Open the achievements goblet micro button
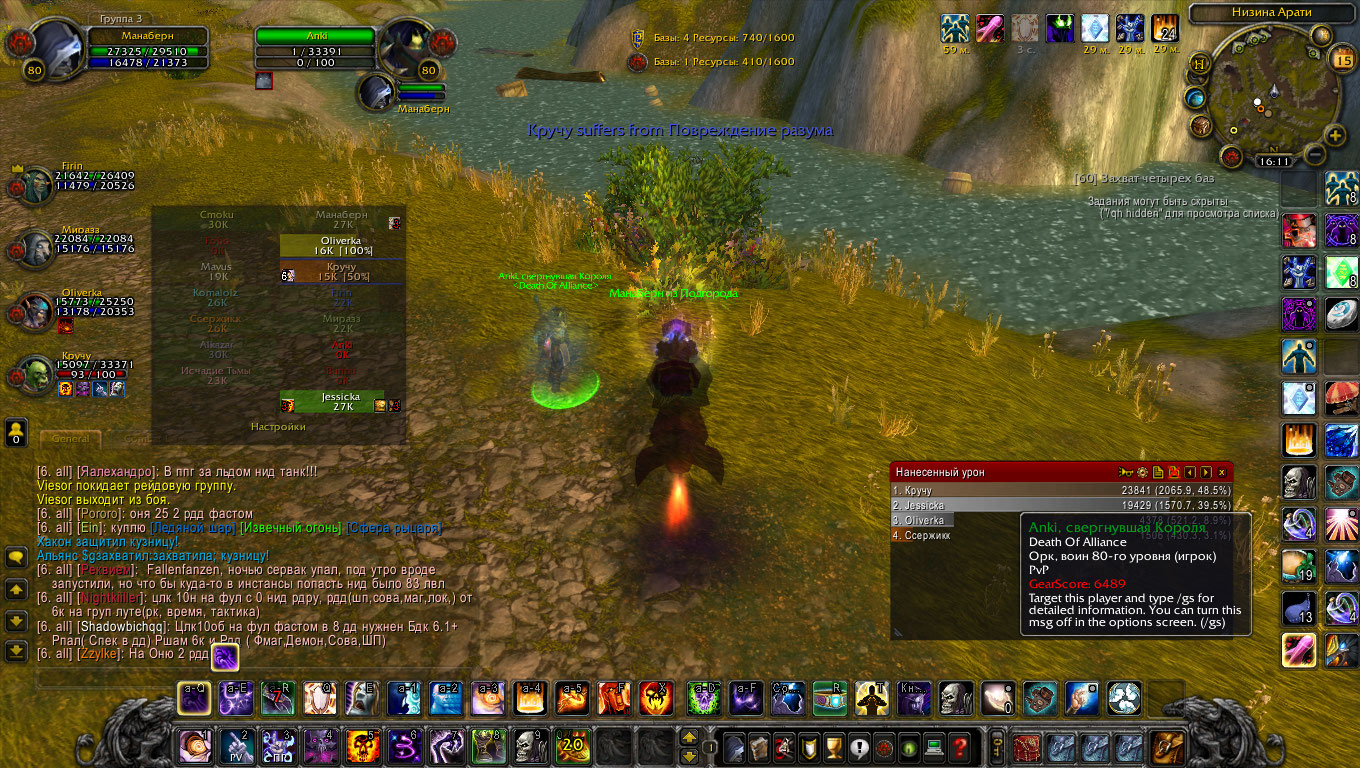1360x768 pixels. 832,746
